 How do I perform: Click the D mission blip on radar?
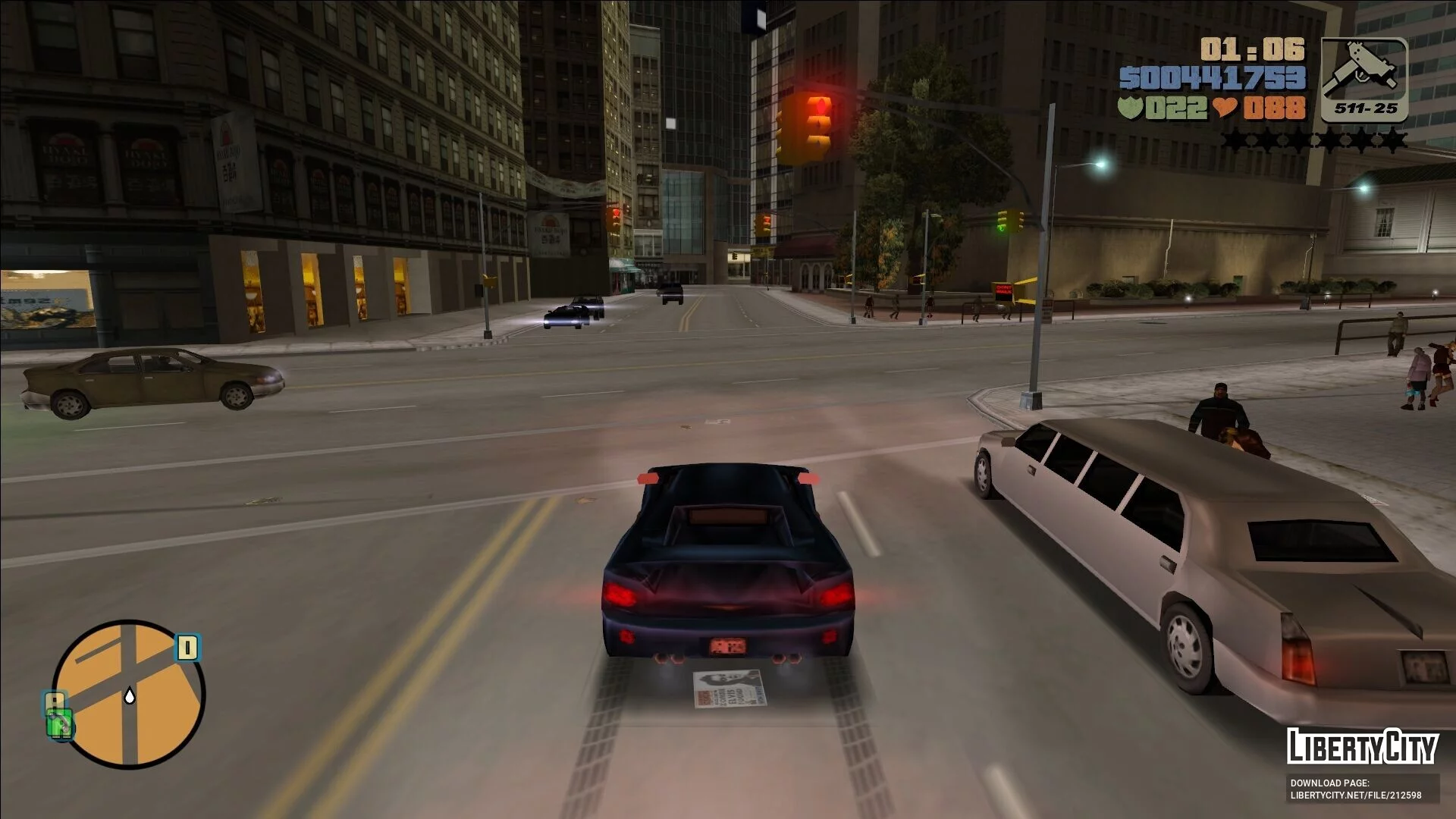(187, 648)
